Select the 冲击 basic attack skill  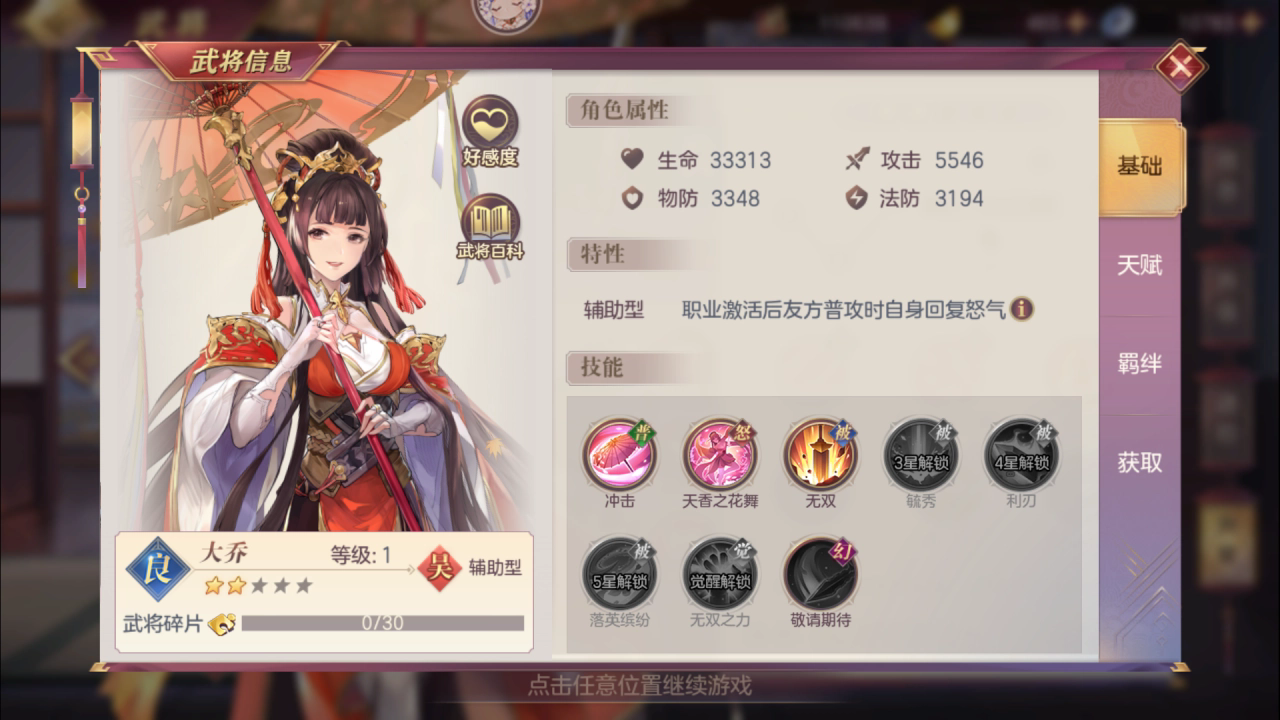click(x=621, y=457)
